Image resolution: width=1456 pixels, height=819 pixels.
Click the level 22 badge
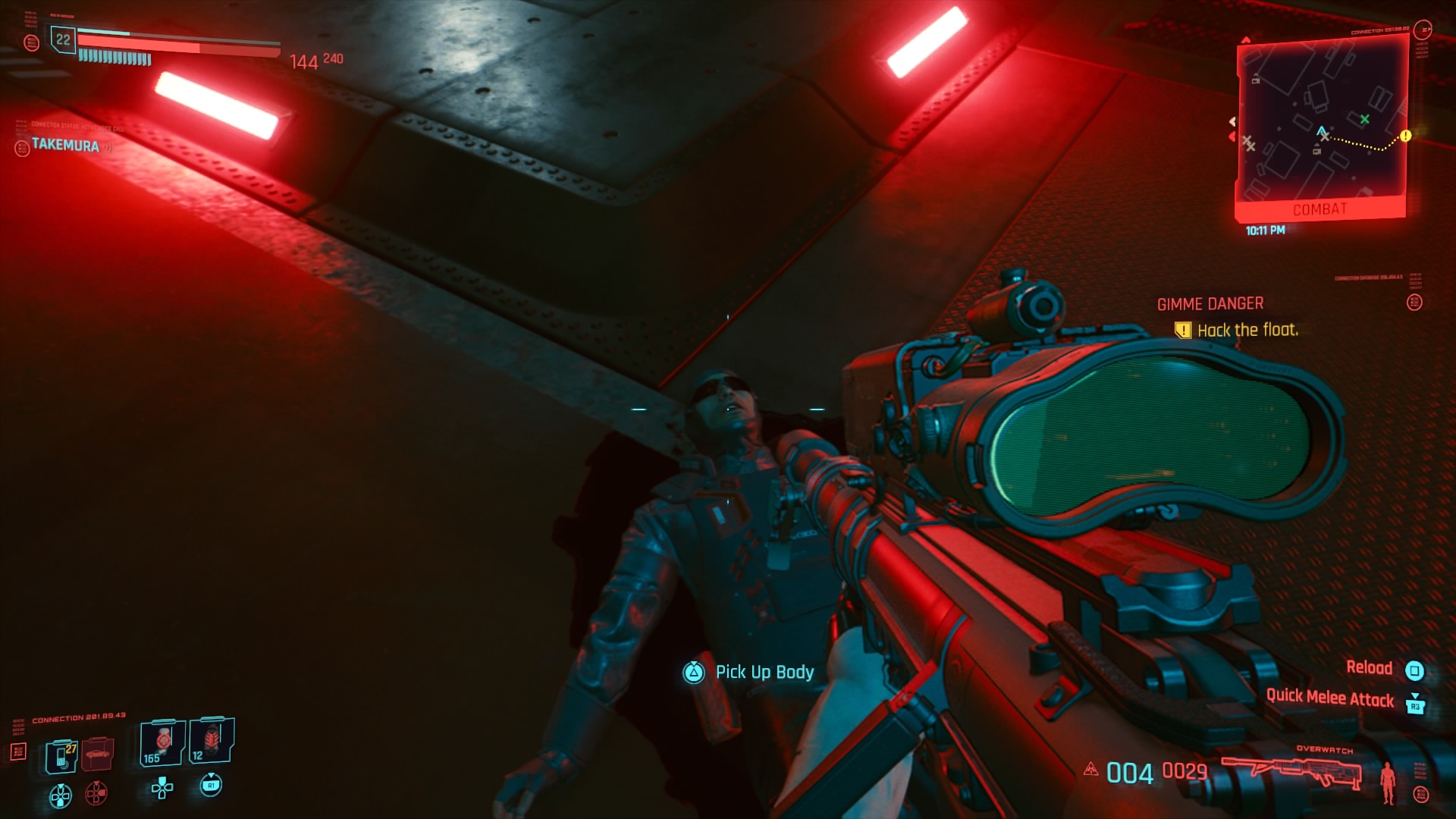pos(63,39)
